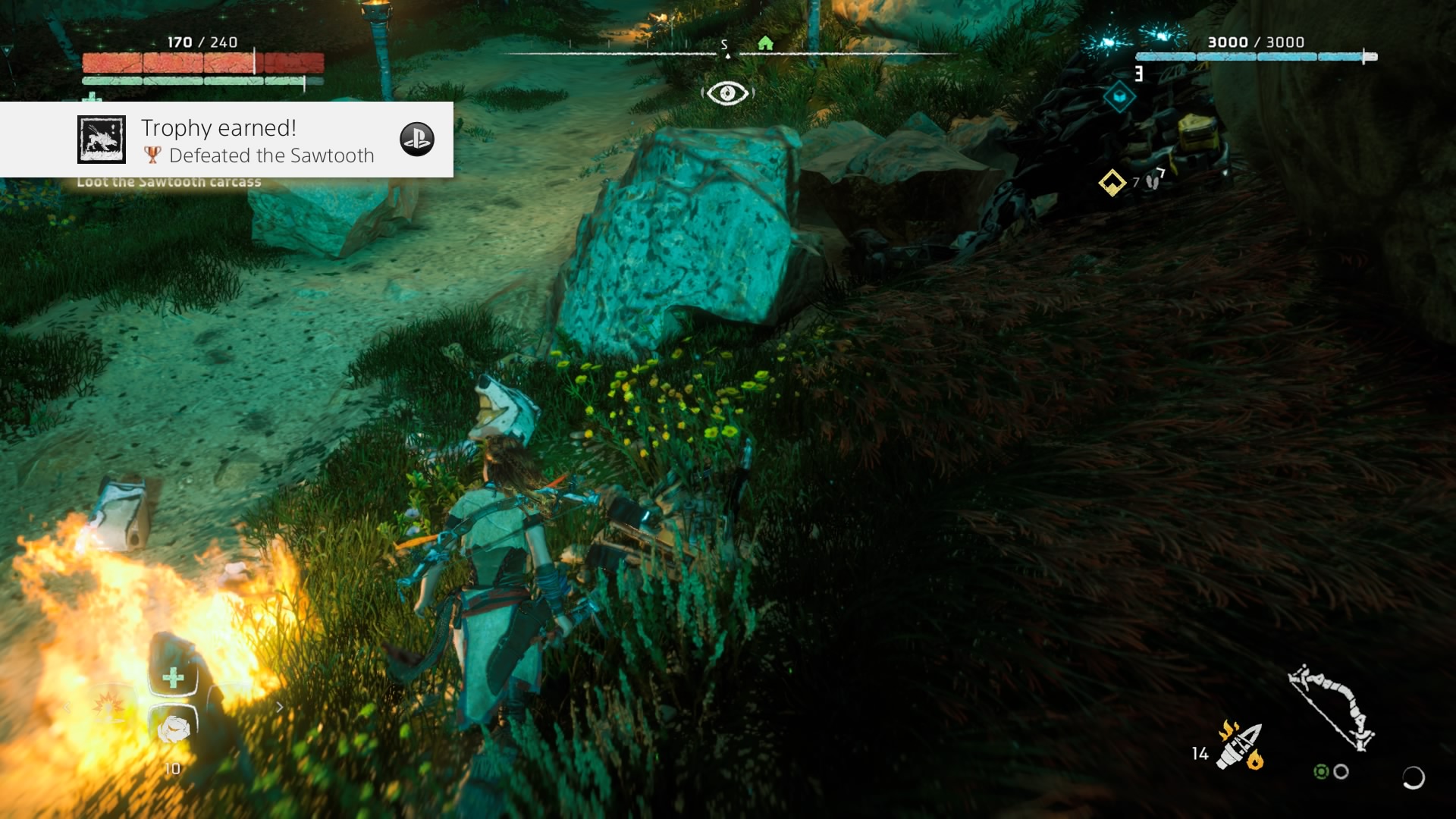Select the stealth visibility eye icon
The width and height of the screenshot is (1456, 819).
pos(727,93)
